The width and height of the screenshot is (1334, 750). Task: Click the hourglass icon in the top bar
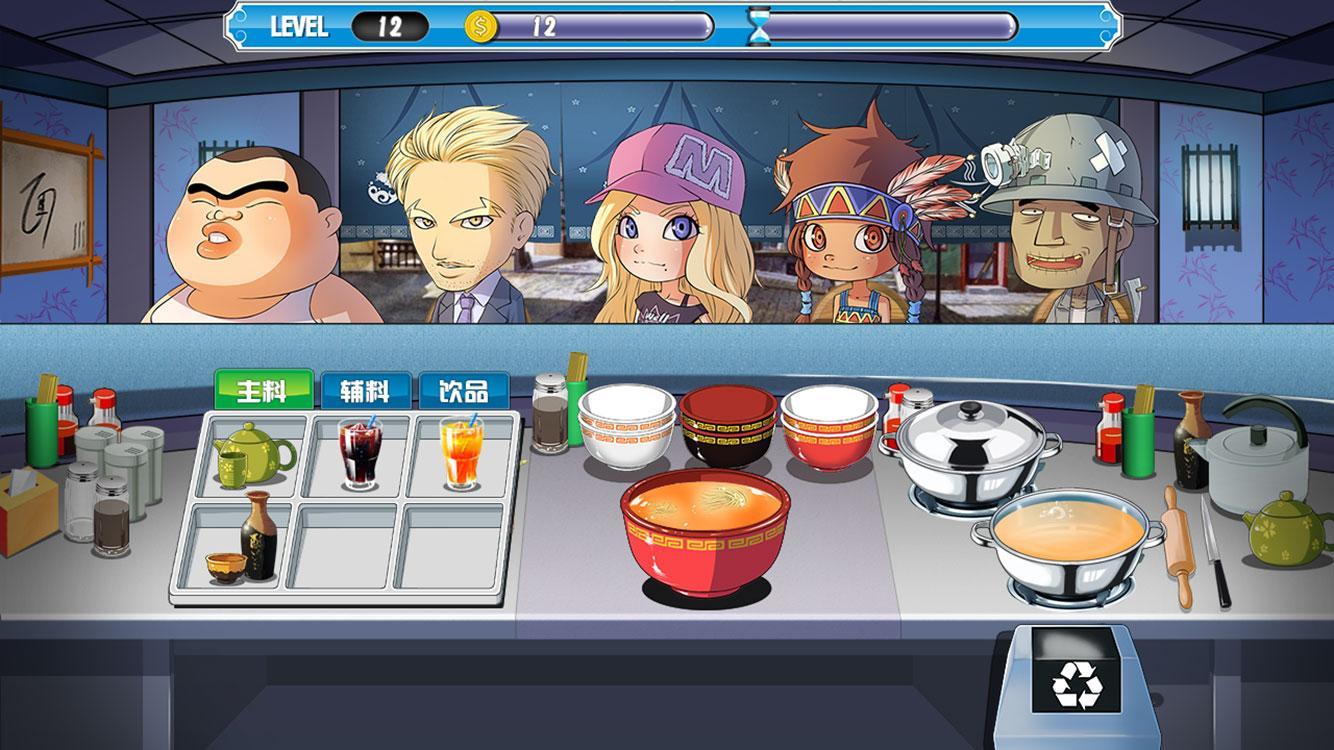760,28
